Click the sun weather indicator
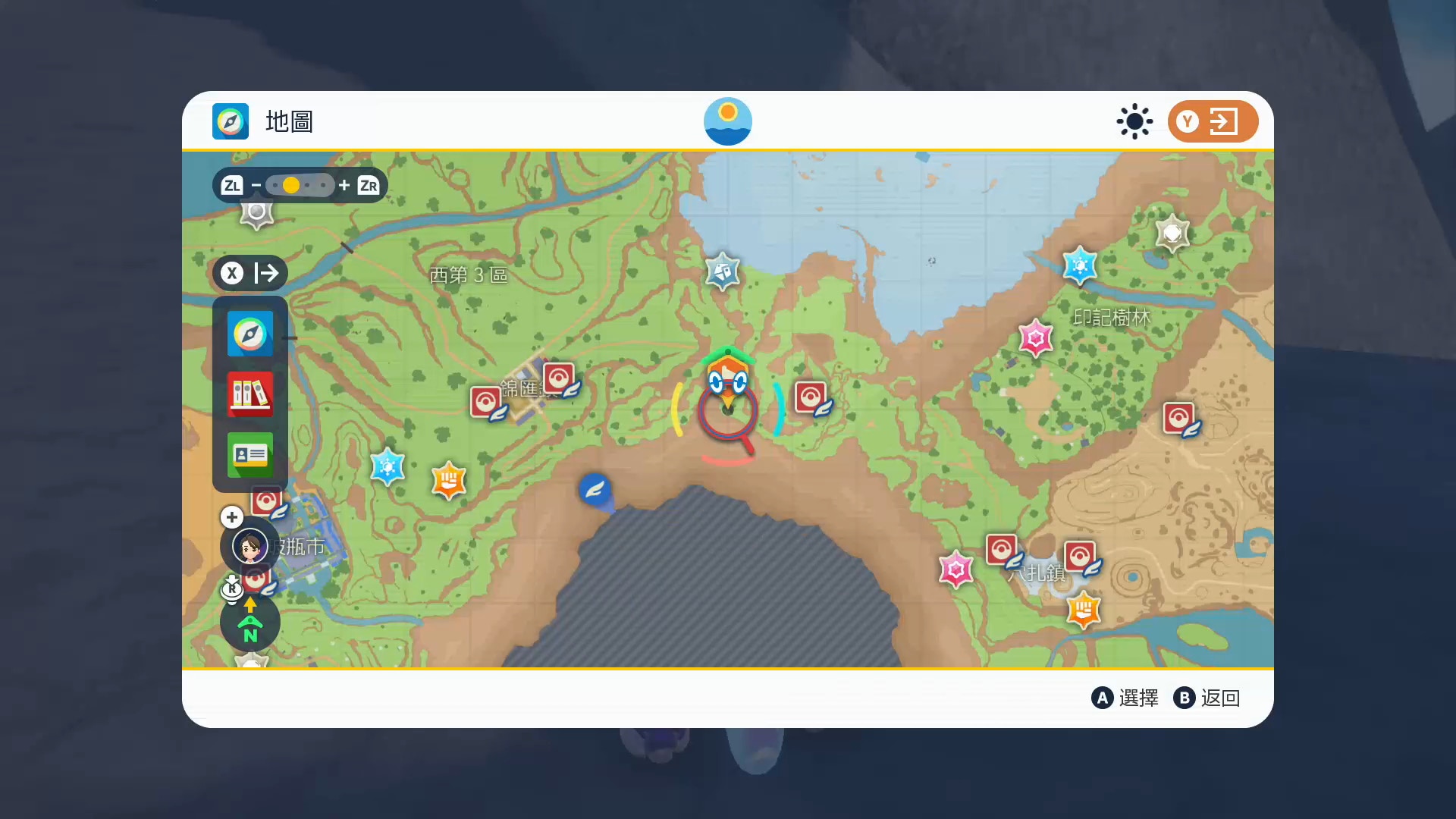The width and height of the screenshot is (1456, 819). [x=1134, y=121]
